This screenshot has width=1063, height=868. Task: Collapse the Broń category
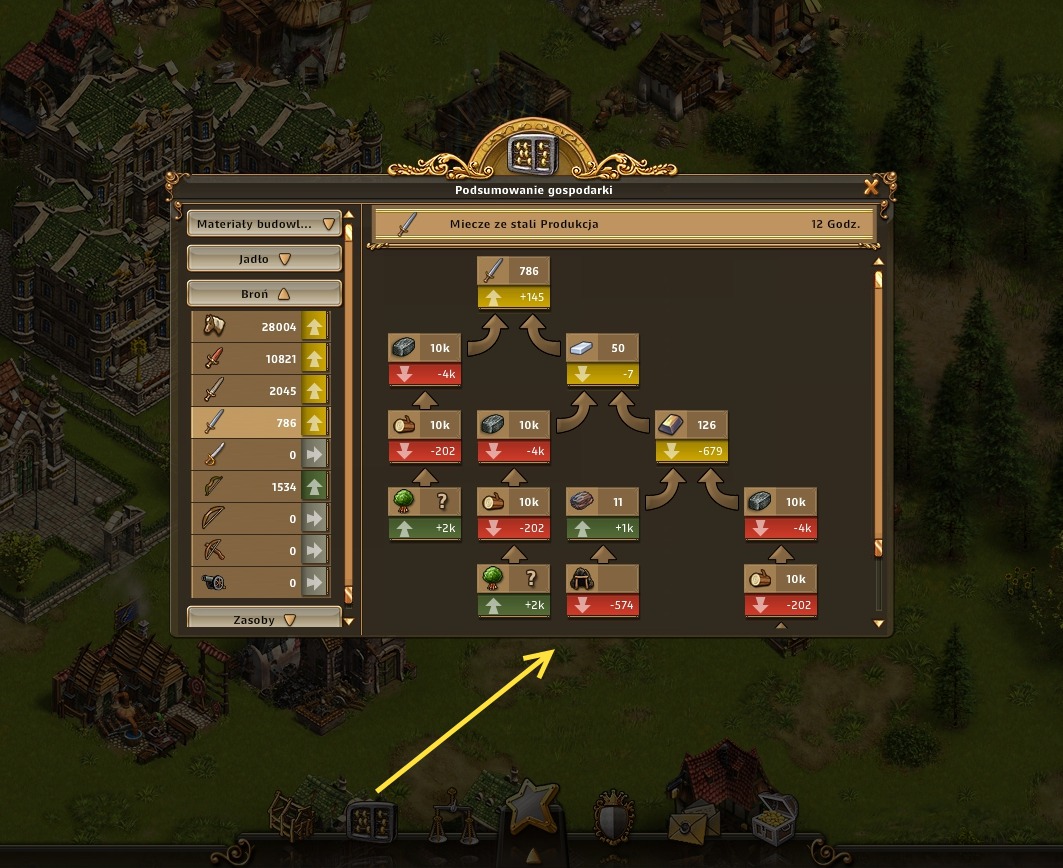(x=264, y=294)
